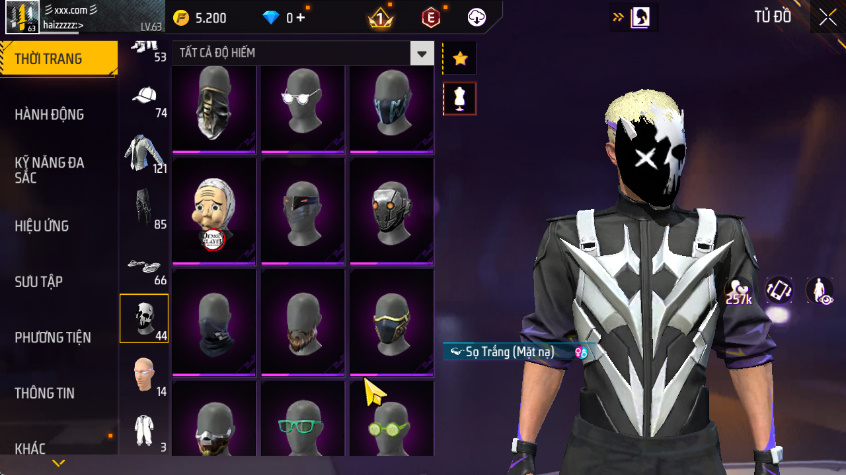Switch to the pants category icon
This screenshot has width=846, height=475.
click(143, 208)
